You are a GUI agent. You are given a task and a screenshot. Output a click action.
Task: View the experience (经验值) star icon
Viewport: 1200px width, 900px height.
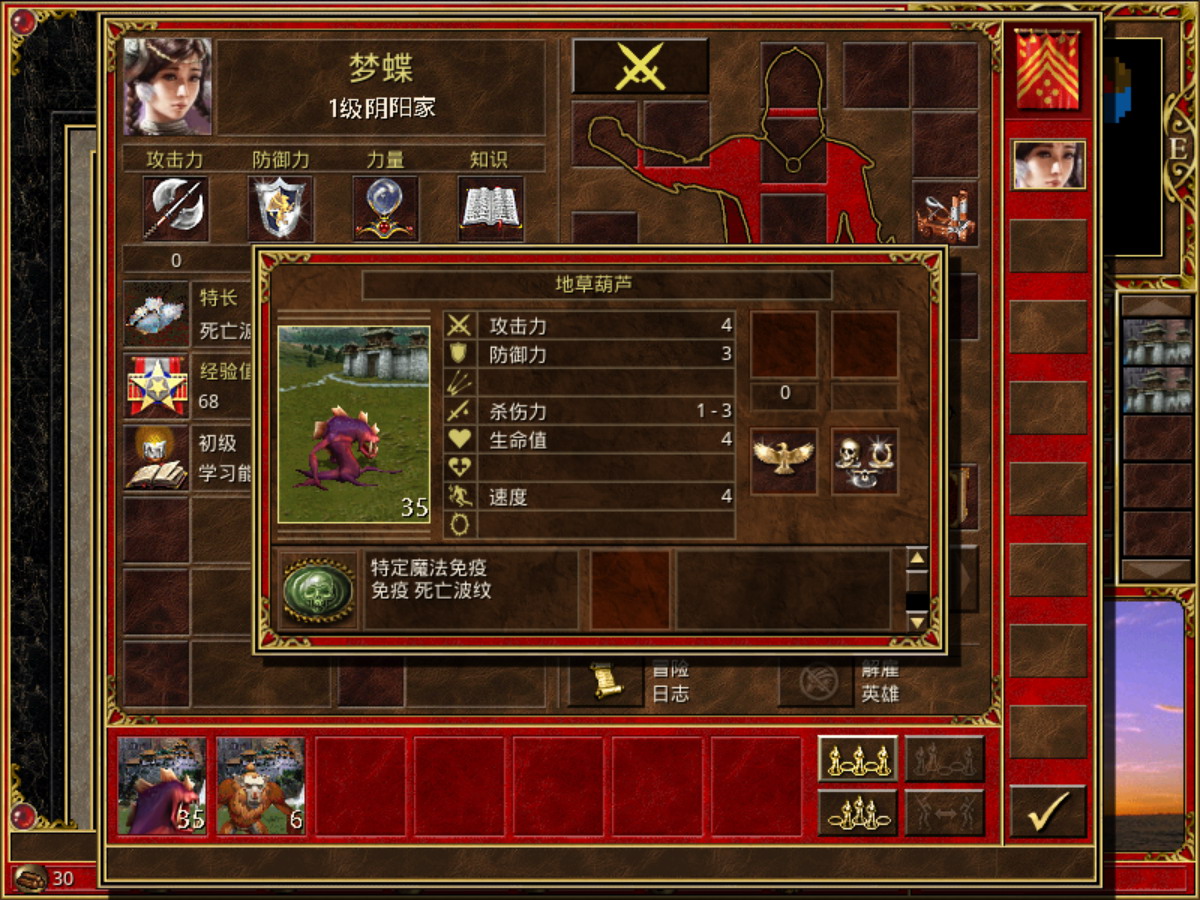[x=157, y=386]
